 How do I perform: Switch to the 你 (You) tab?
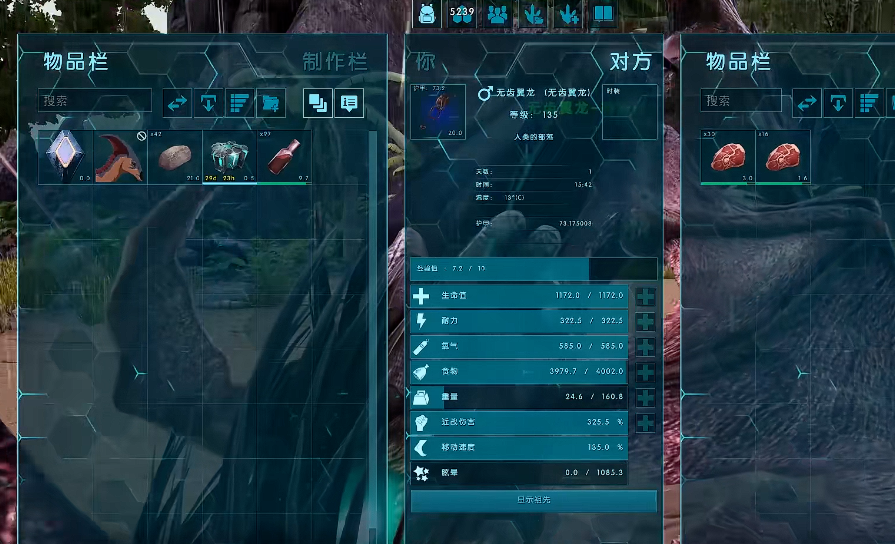[426, 62]
